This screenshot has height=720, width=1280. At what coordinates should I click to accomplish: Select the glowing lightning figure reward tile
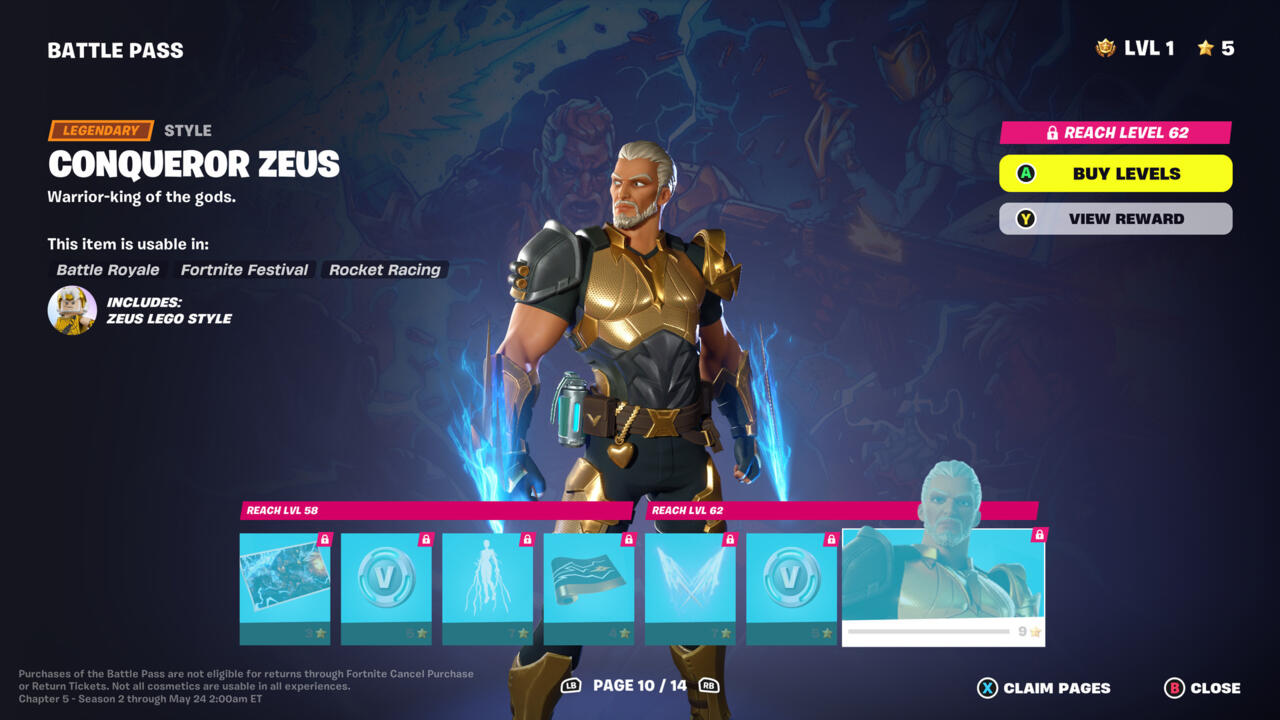487,588
